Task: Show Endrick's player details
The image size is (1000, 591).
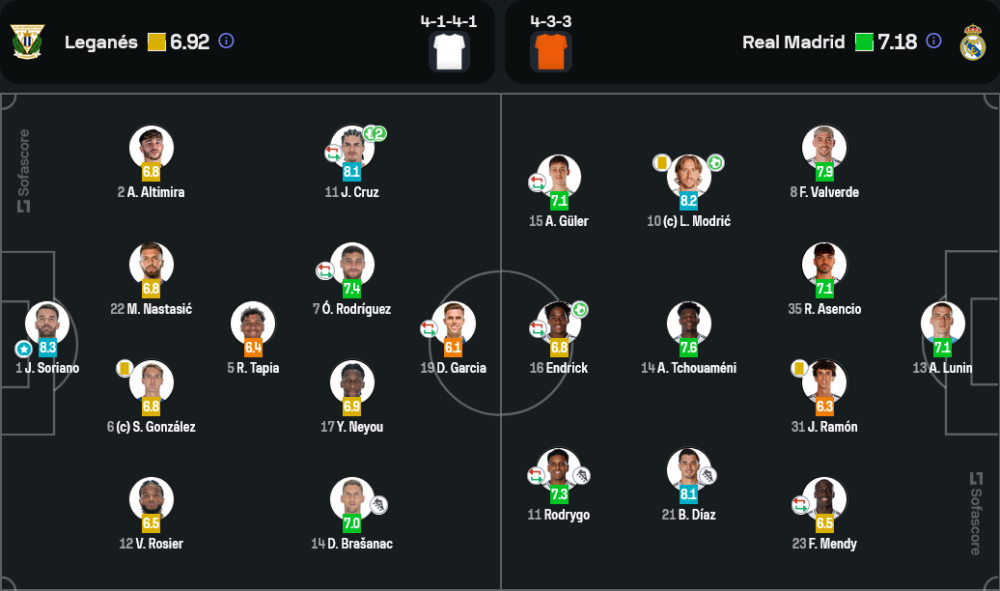Action: (x=559, y=323)
